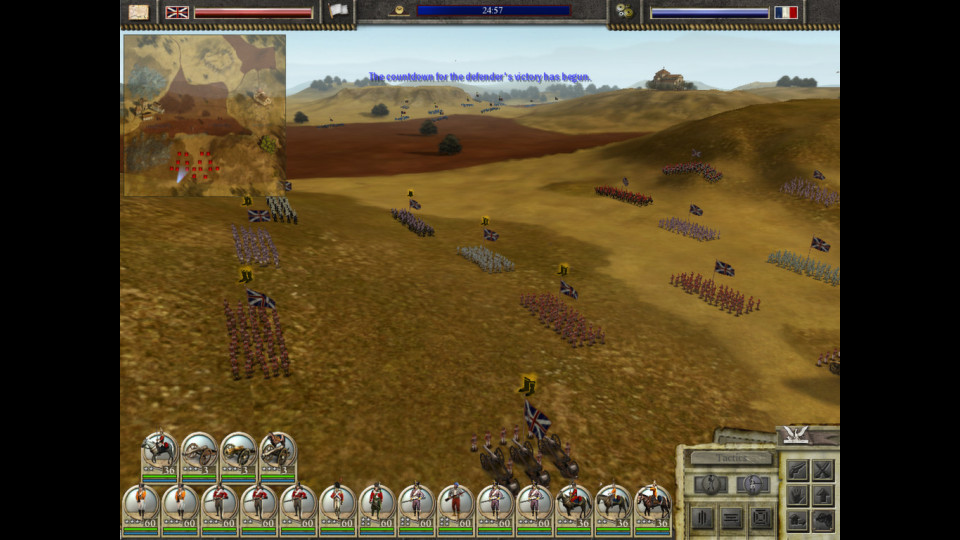The height and width of the screenshot is (540, 960).
Task: Click the halt hand command
Action: 797,495
